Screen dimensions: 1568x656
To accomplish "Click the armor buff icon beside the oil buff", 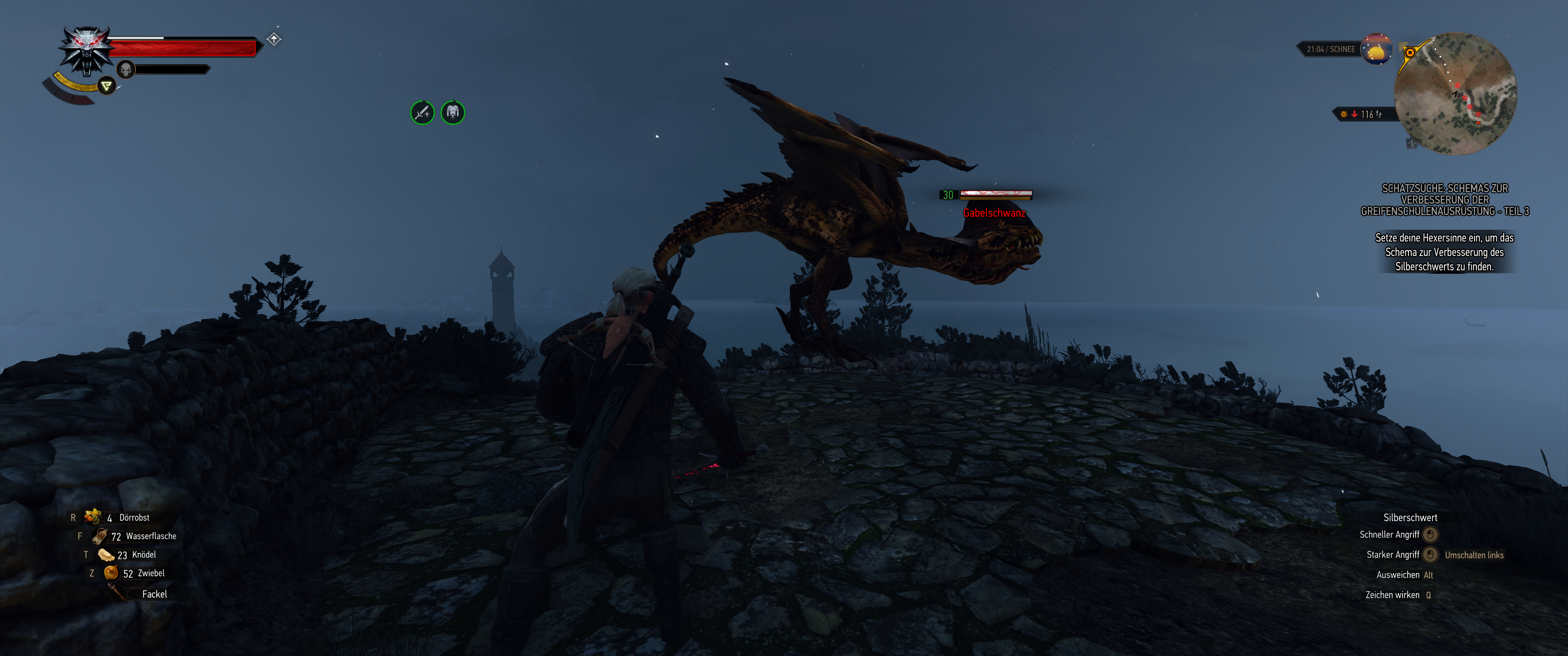I will tap(454, 111).
